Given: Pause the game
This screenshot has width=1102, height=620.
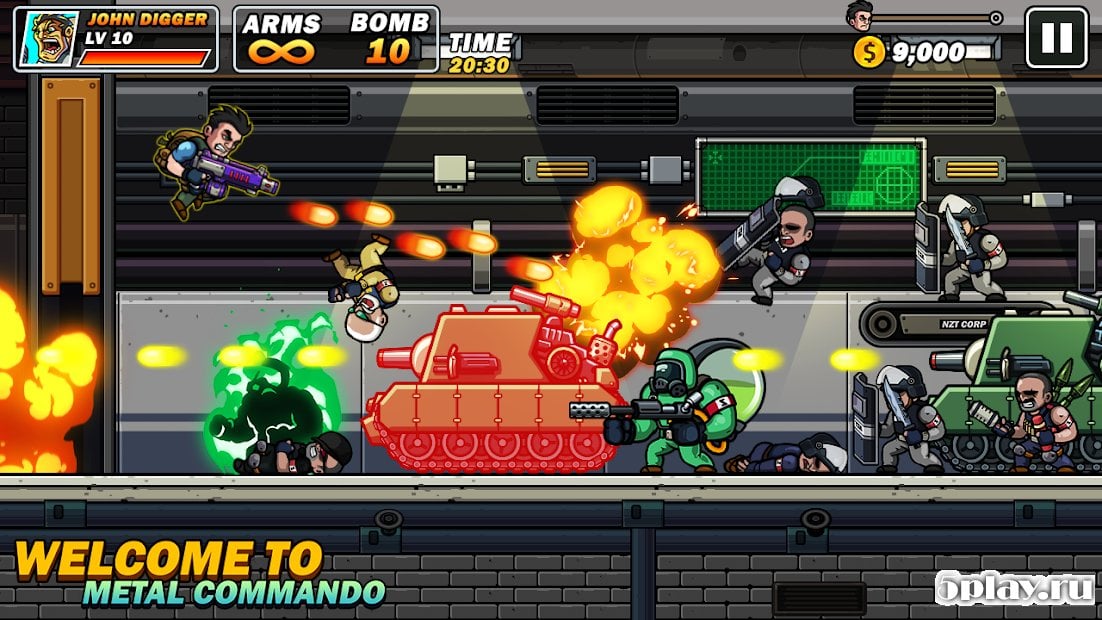Looking at the screenshot, I should (x=1056, y=38).
